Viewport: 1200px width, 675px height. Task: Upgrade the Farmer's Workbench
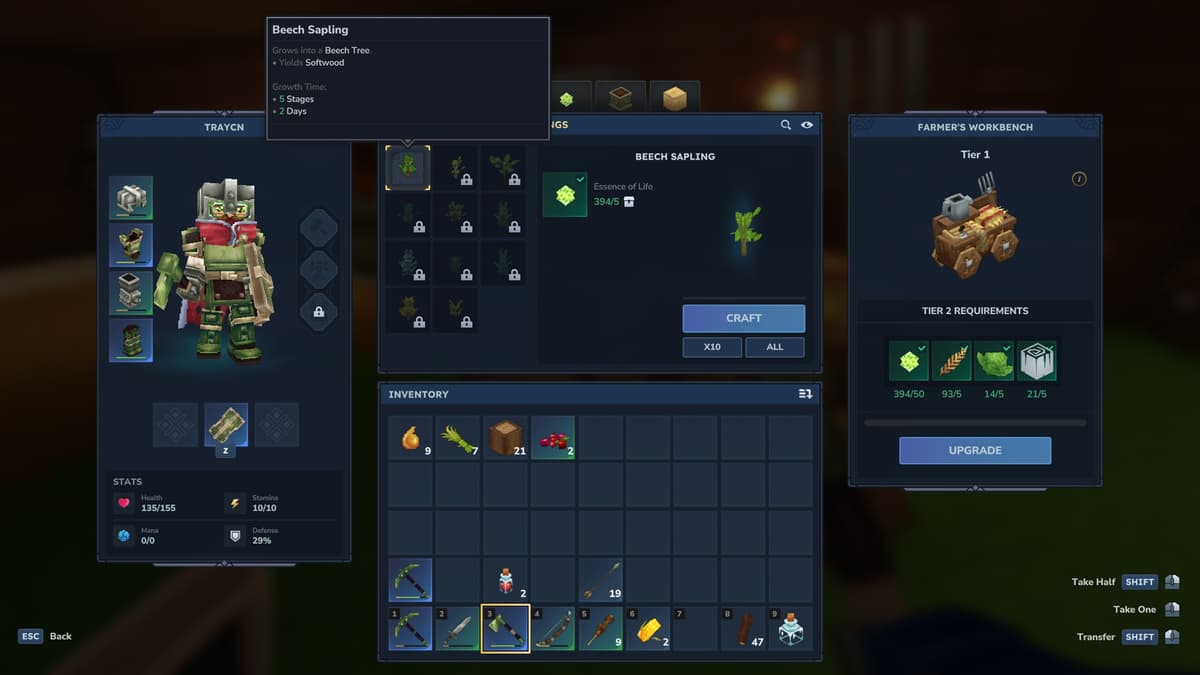pyautogui.click(x=974, y=450)
